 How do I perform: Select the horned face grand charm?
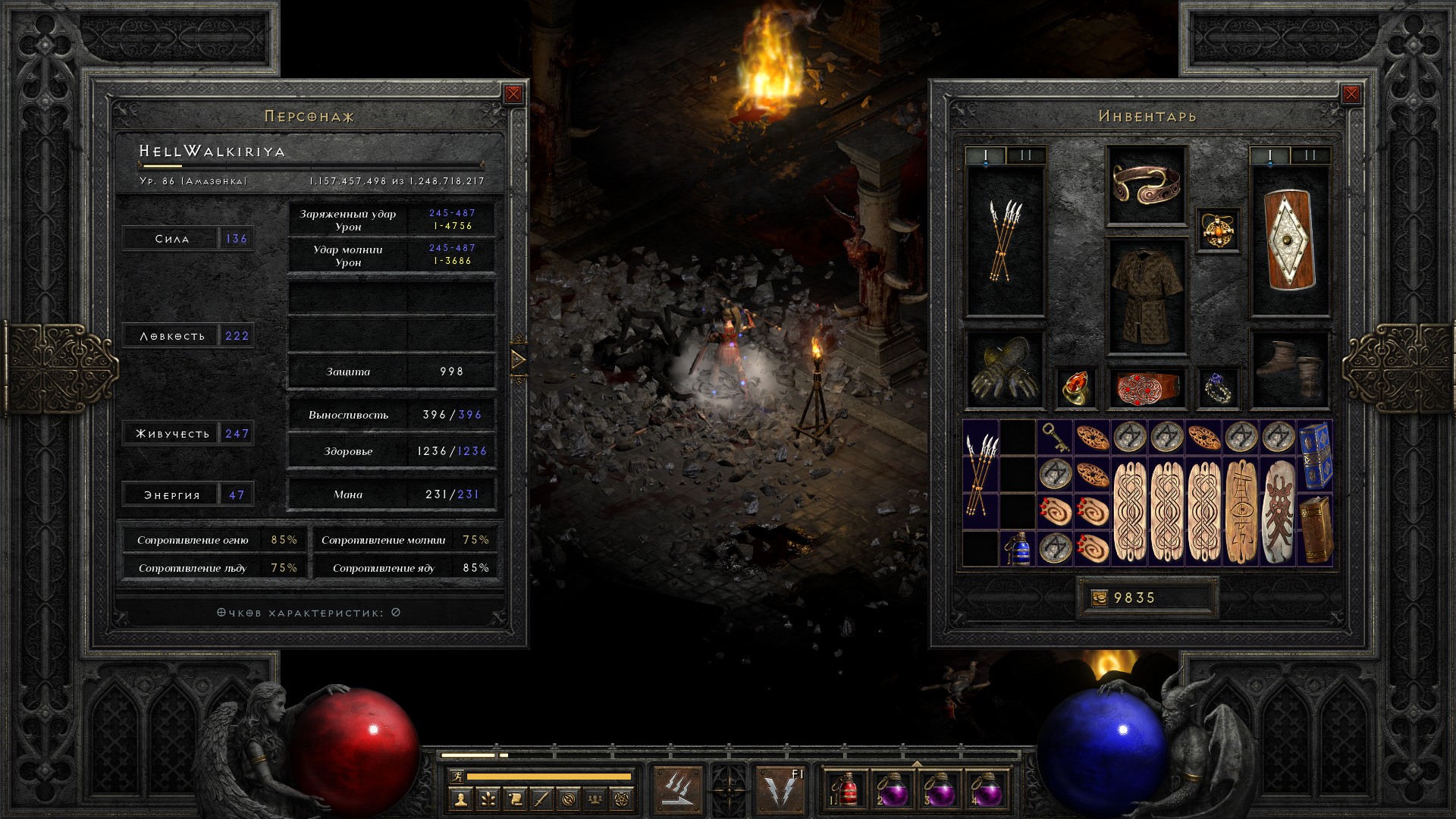coord(1278,510)
